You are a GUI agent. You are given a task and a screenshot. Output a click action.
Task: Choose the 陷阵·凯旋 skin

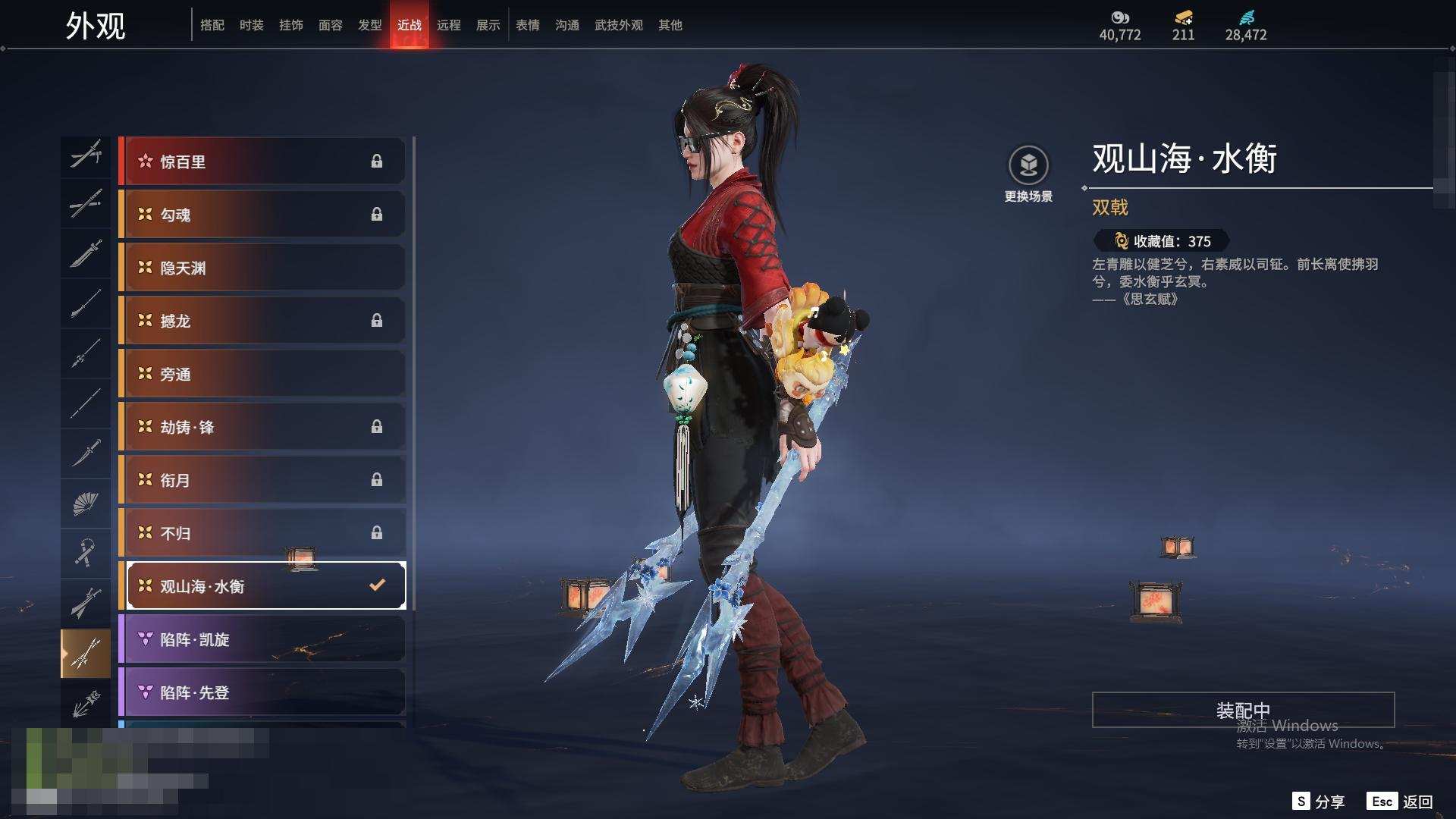262,639
